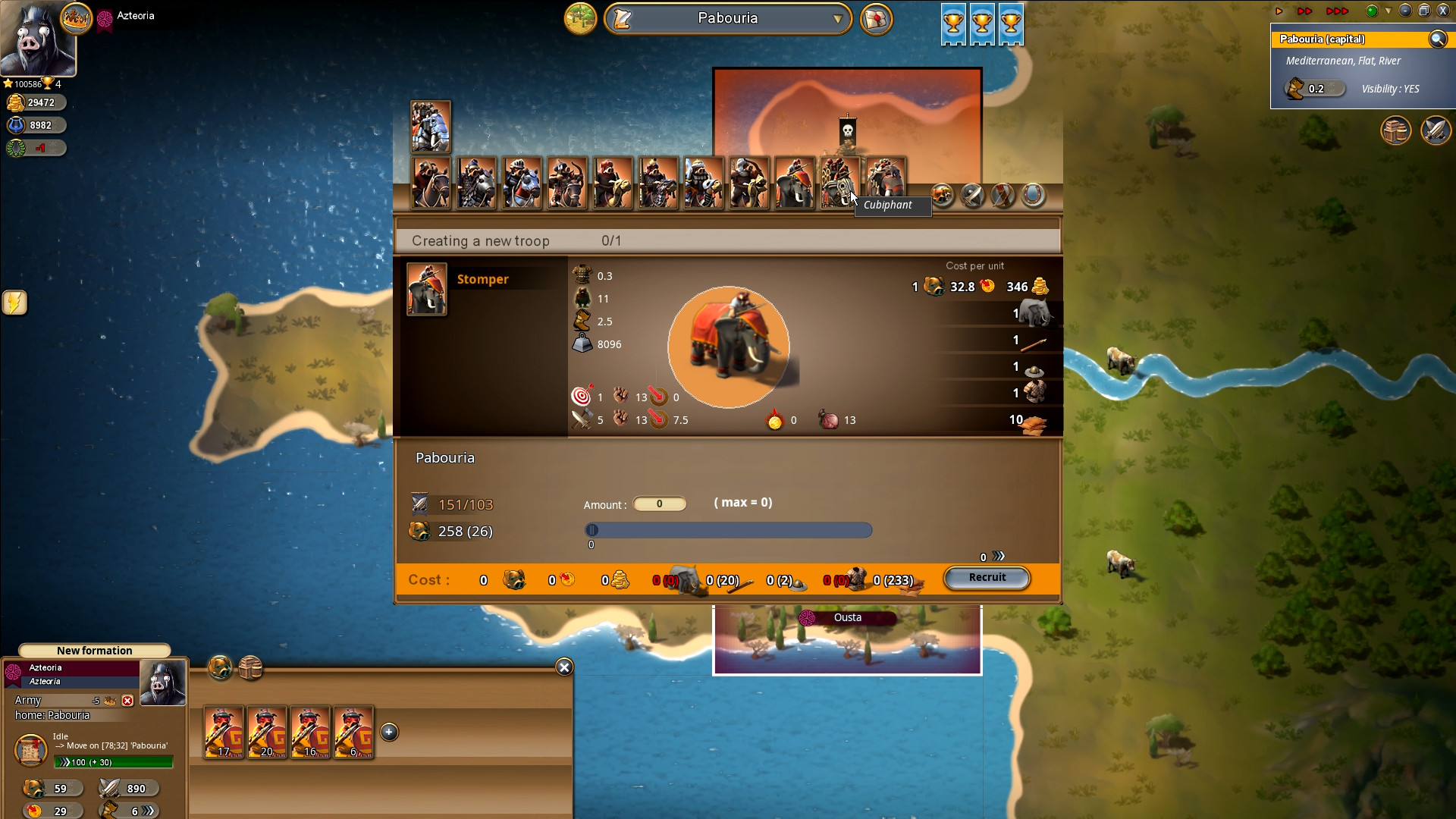
Task: Disband the army with the red X
Action: (127, 701)
